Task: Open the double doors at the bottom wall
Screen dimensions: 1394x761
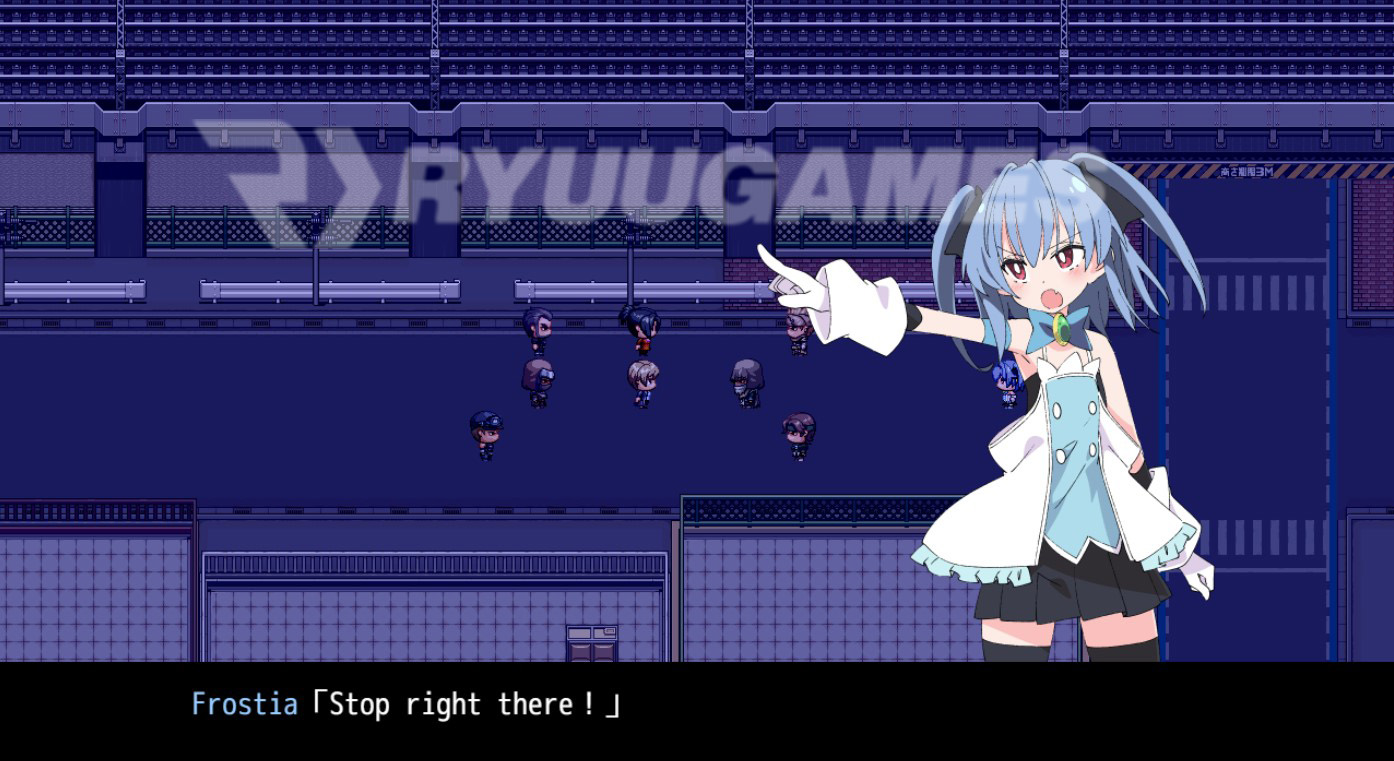Action: coord(592,645)
